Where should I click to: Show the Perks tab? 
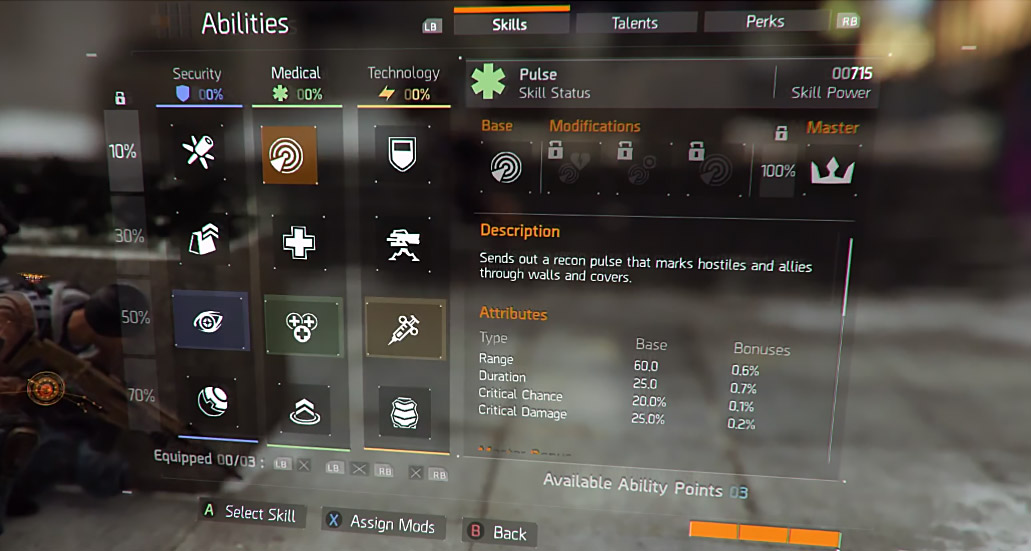click(x=764, y=22)
